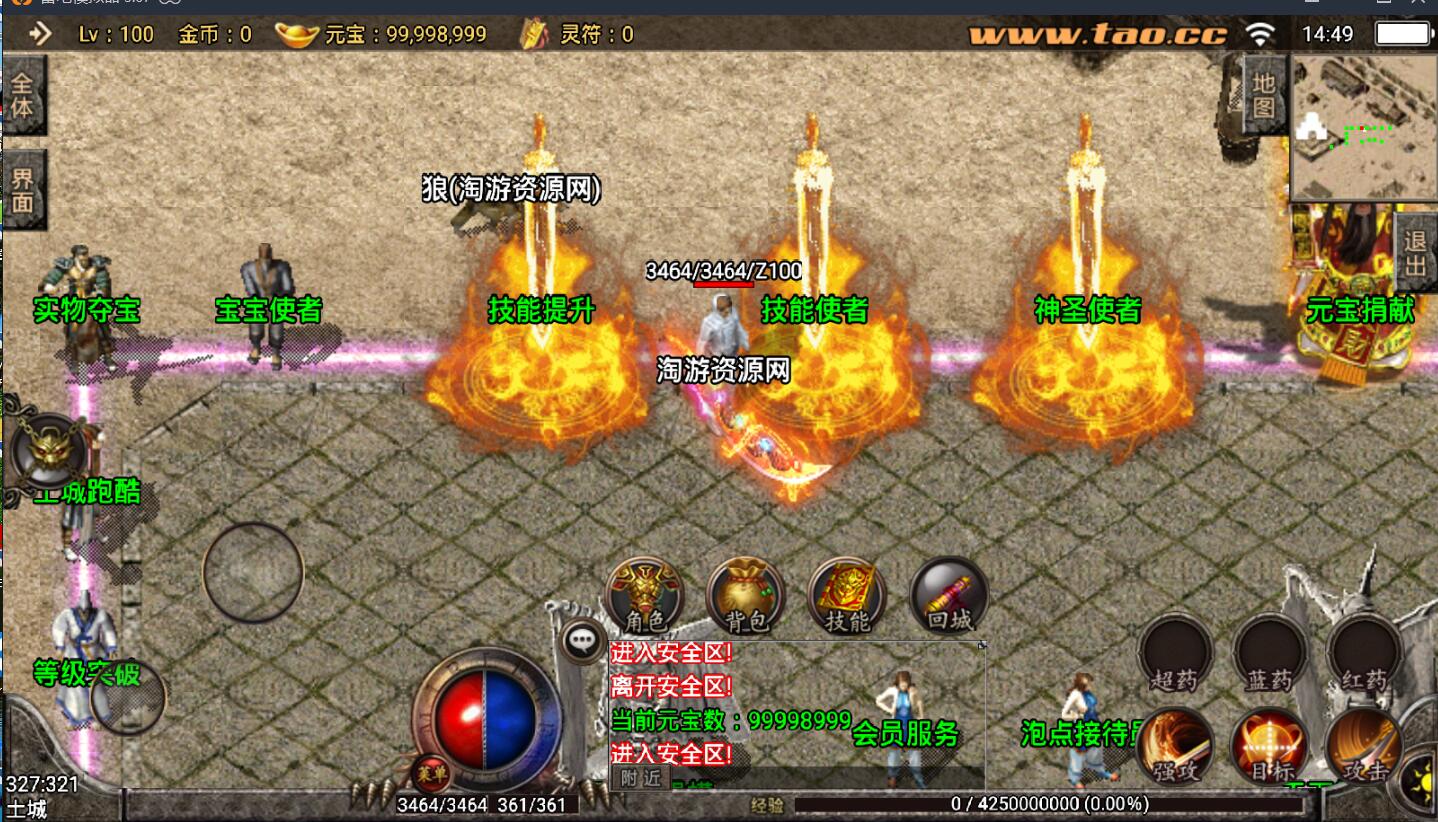
Task: Tap the arrow icon beside the level
Action: coord(40,34)
